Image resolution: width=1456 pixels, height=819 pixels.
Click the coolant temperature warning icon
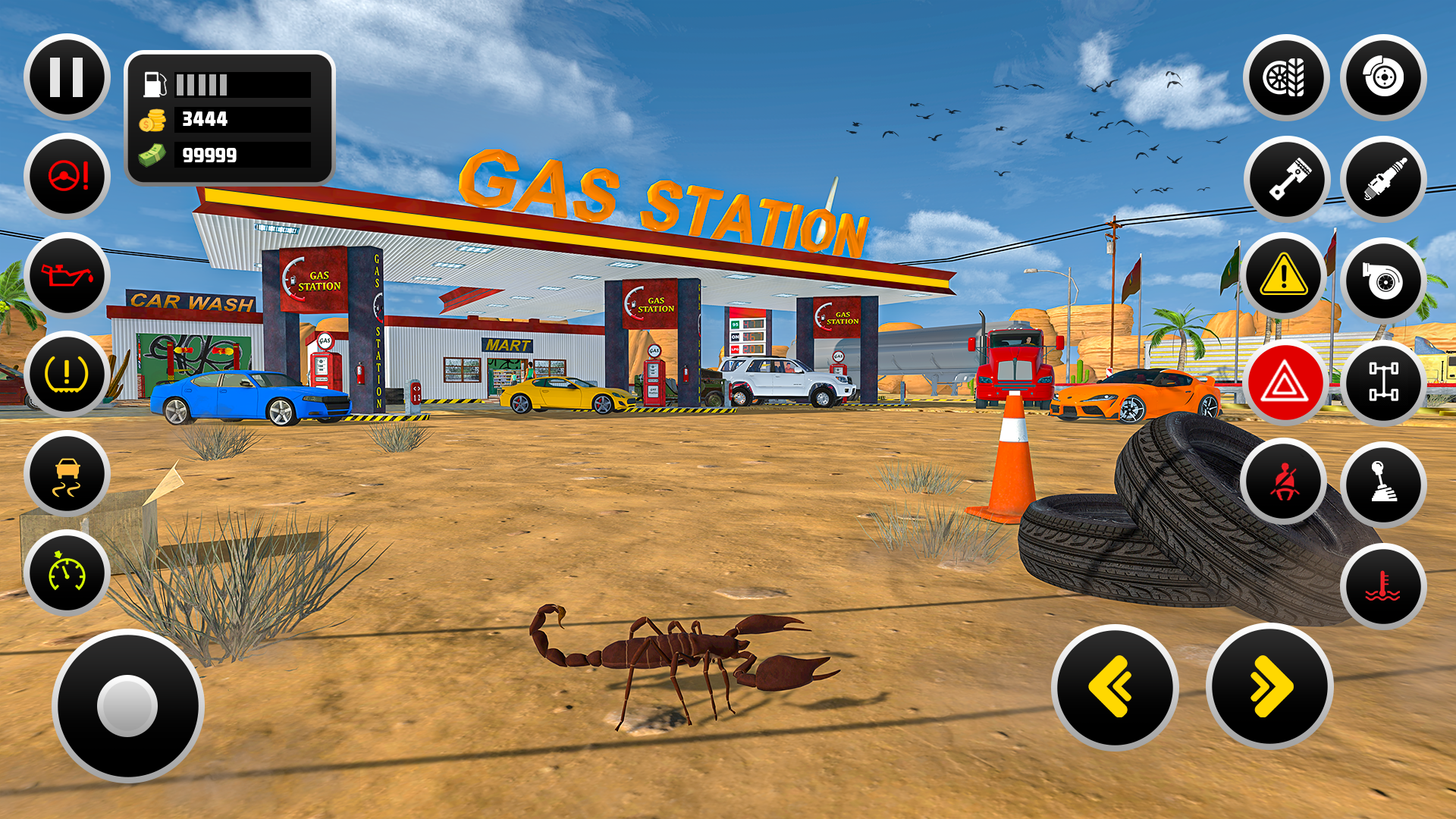tap(1384, 585)
